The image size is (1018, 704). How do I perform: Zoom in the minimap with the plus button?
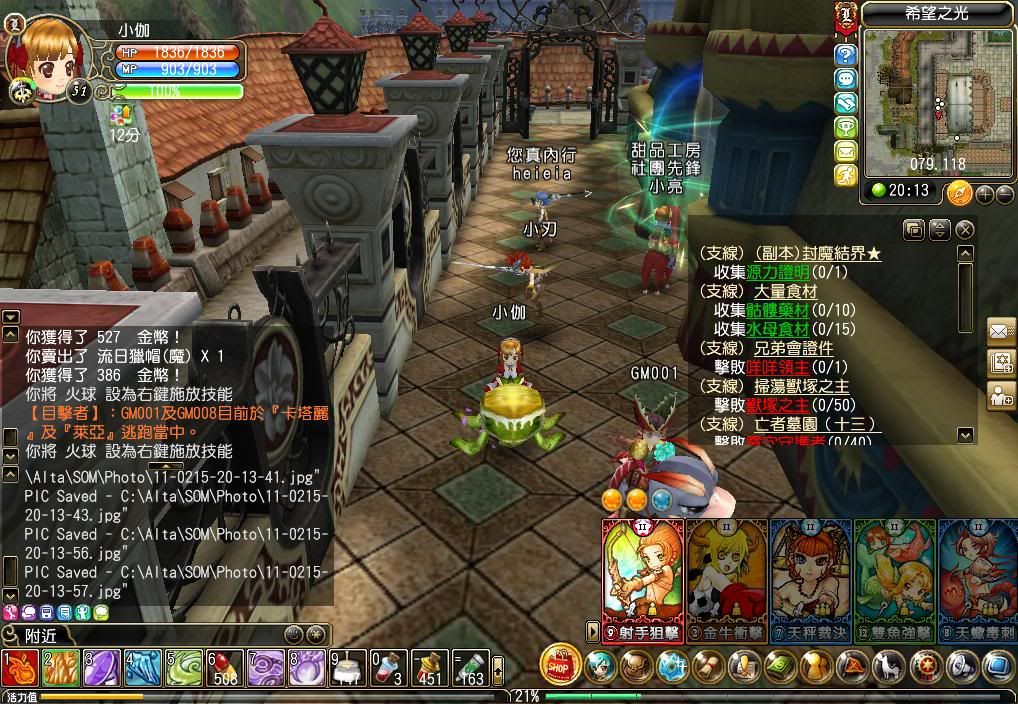(x=985, y=194)
